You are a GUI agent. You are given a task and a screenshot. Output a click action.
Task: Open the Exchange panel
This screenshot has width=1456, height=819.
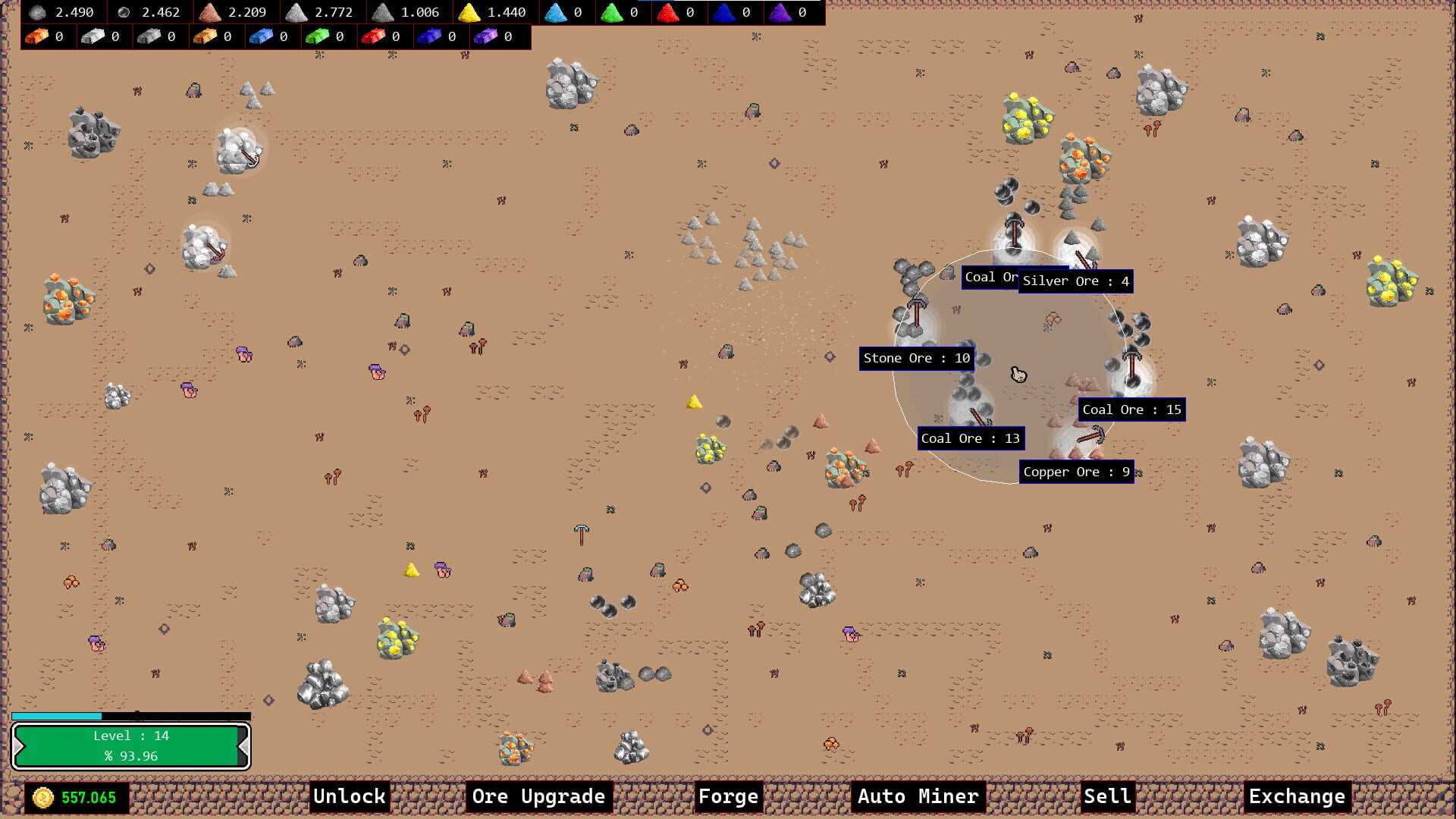point(1296,797)
